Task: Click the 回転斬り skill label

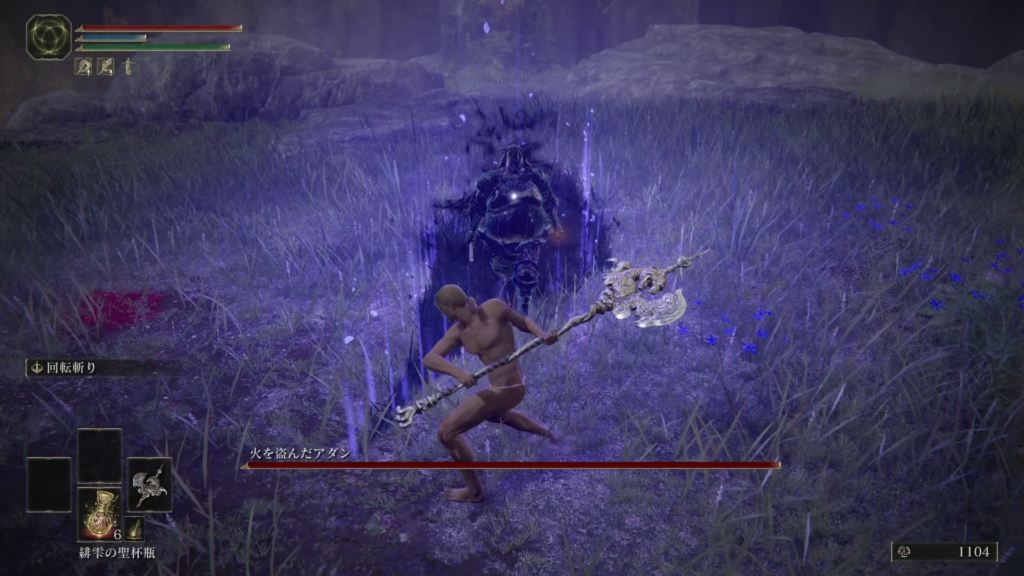Action: click(70, 368)
